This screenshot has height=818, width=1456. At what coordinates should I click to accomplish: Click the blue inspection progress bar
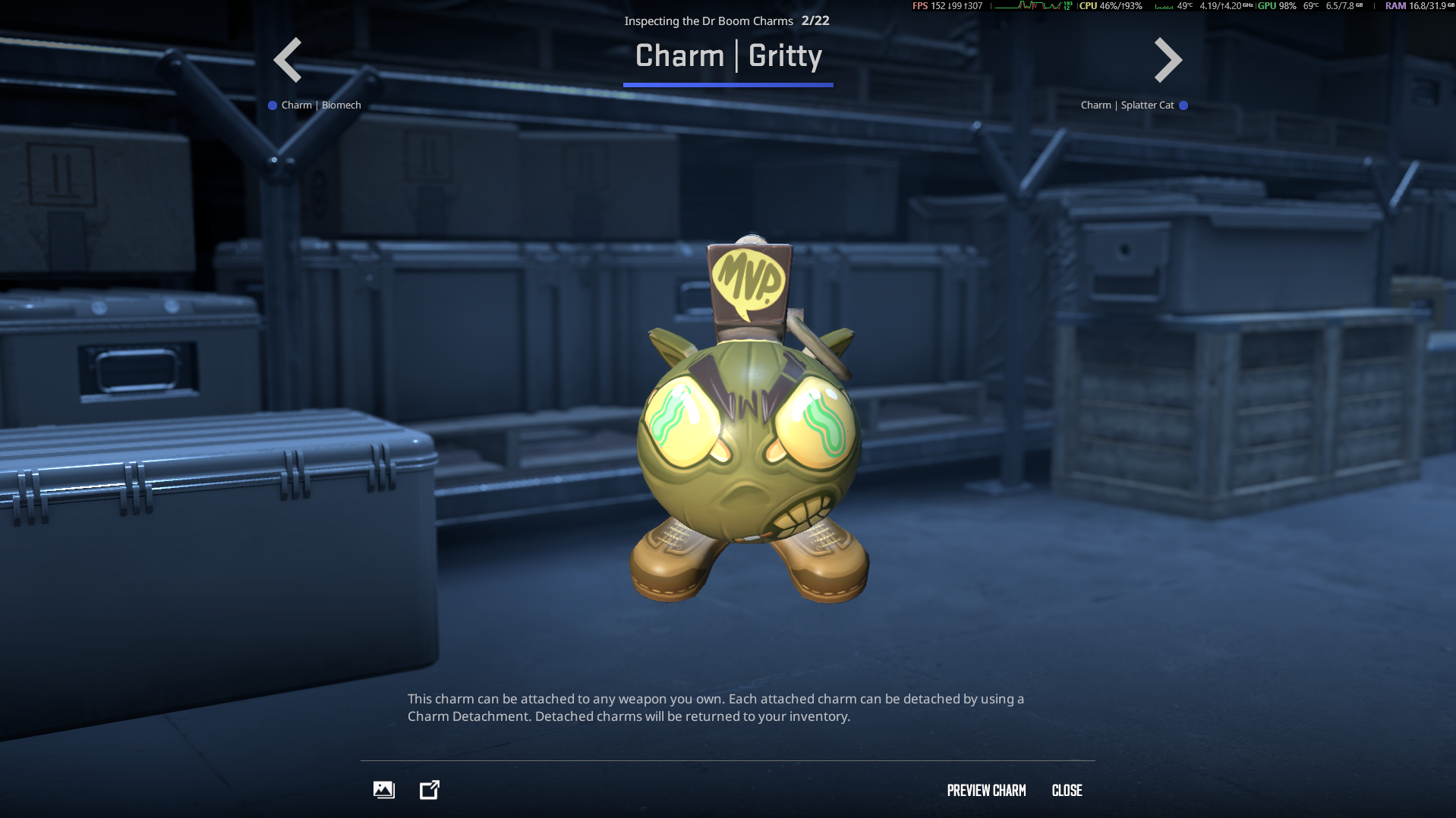click(729, 85)
